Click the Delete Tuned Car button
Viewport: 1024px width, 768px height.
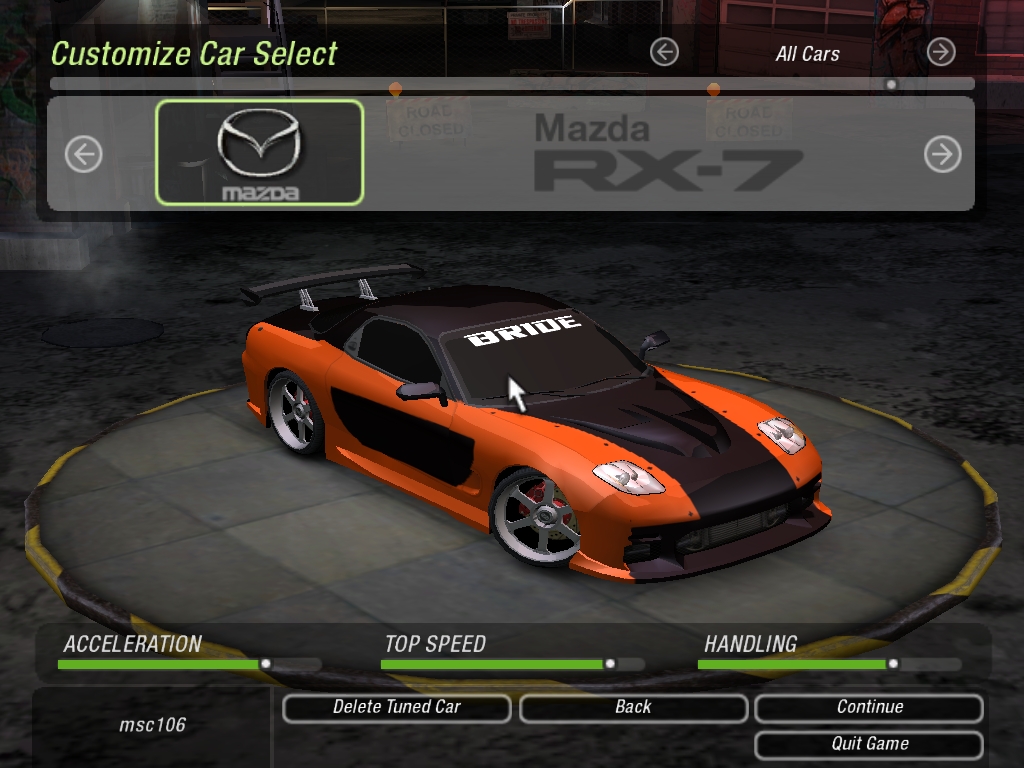[397, 707]
